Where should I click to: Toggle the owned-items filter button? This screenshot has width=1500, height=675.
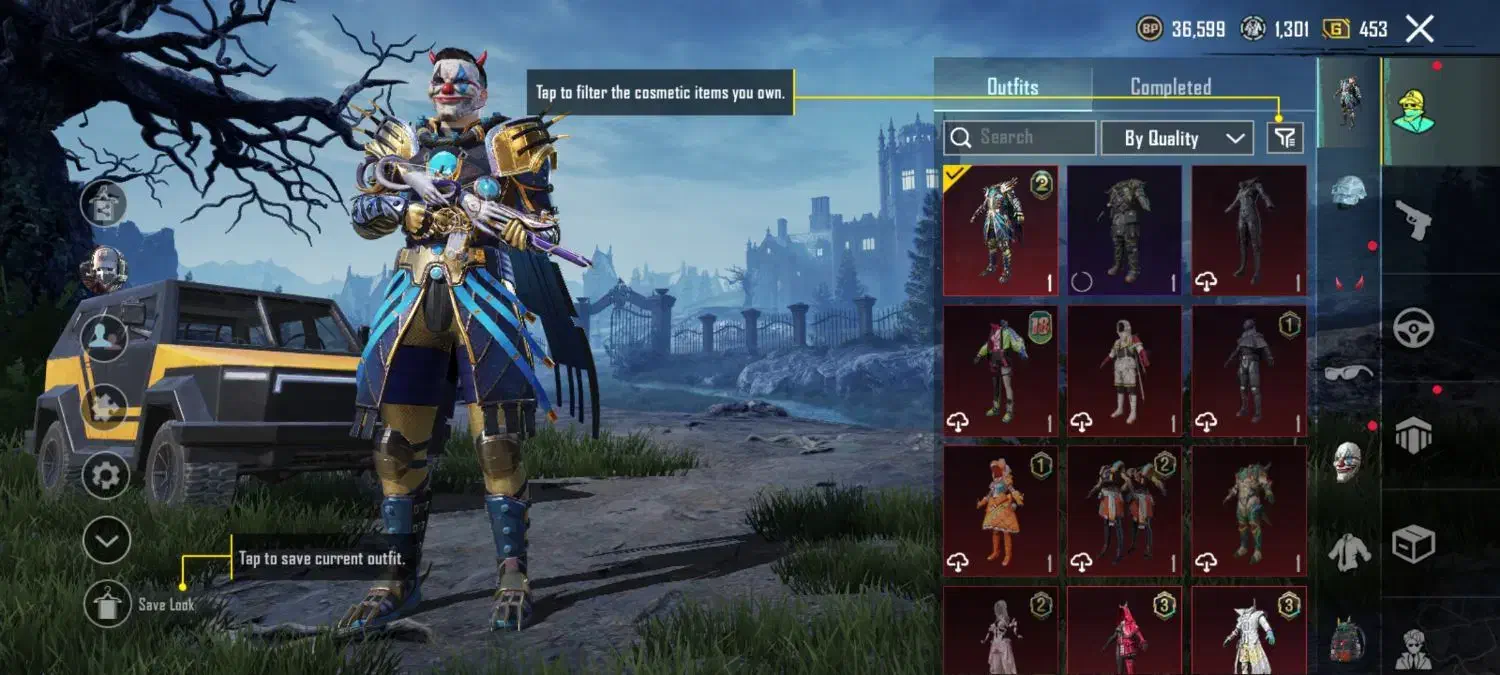pyautogui.click(x=1285, y=138)
